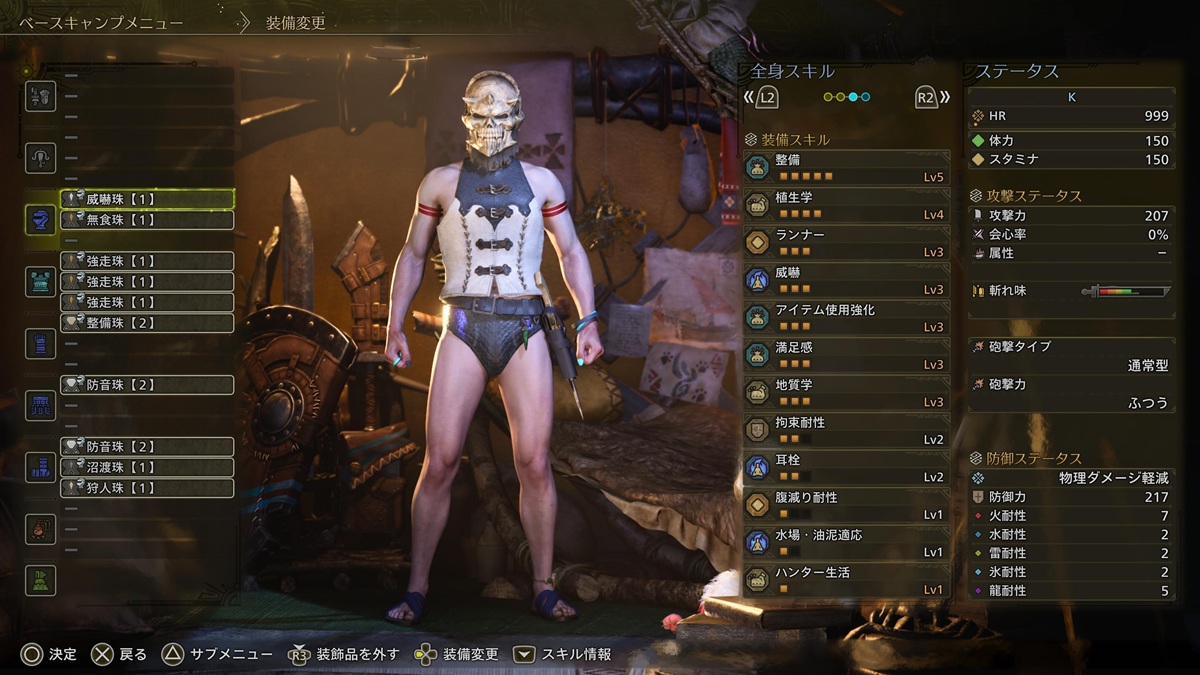Select the leg armor icon
This screenshot has height=675, width=1200.
coord(40,466)
